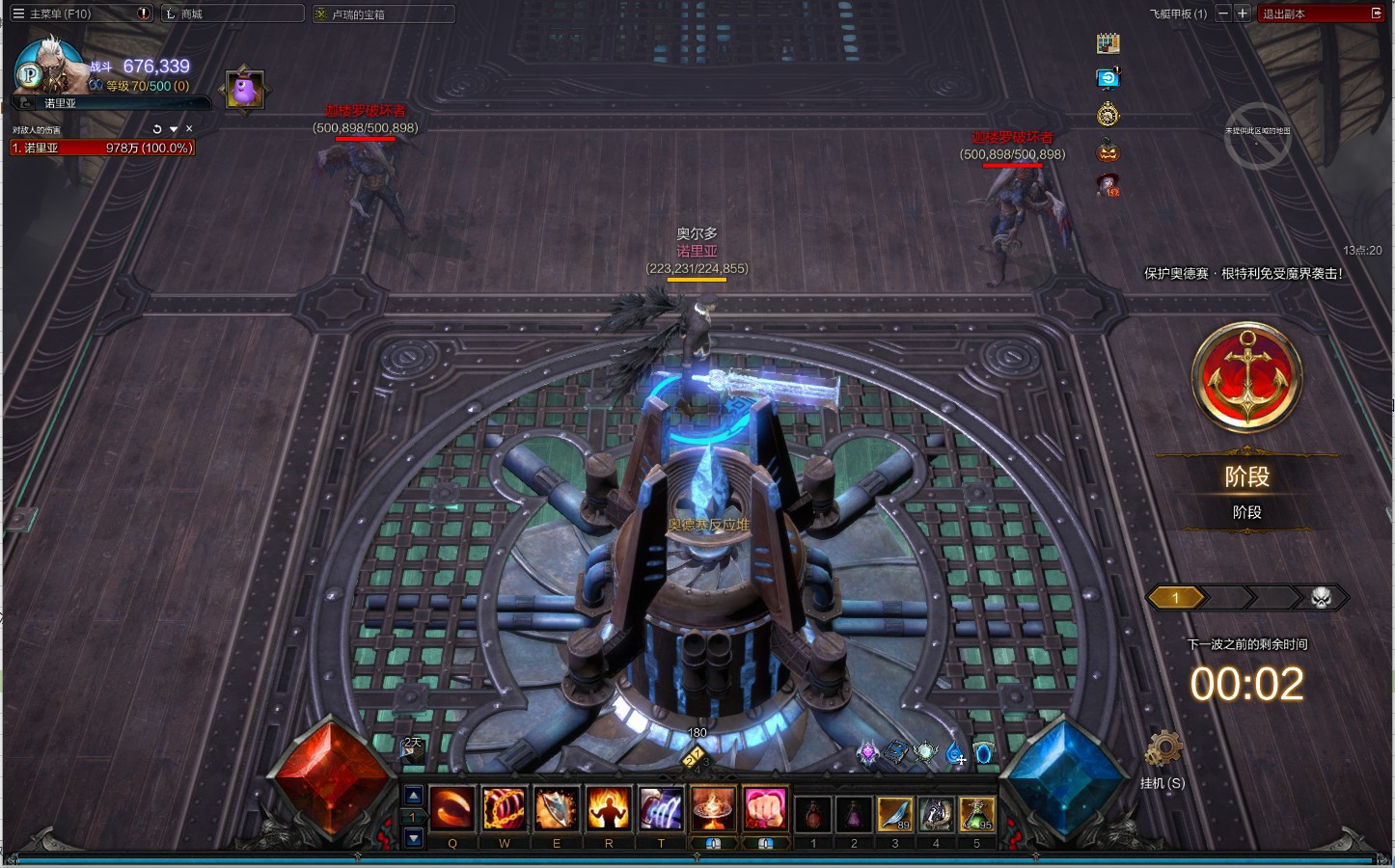Click the minimap zoom-in plus button
Screen dimensions: 1395x868
click(1243, 14)
